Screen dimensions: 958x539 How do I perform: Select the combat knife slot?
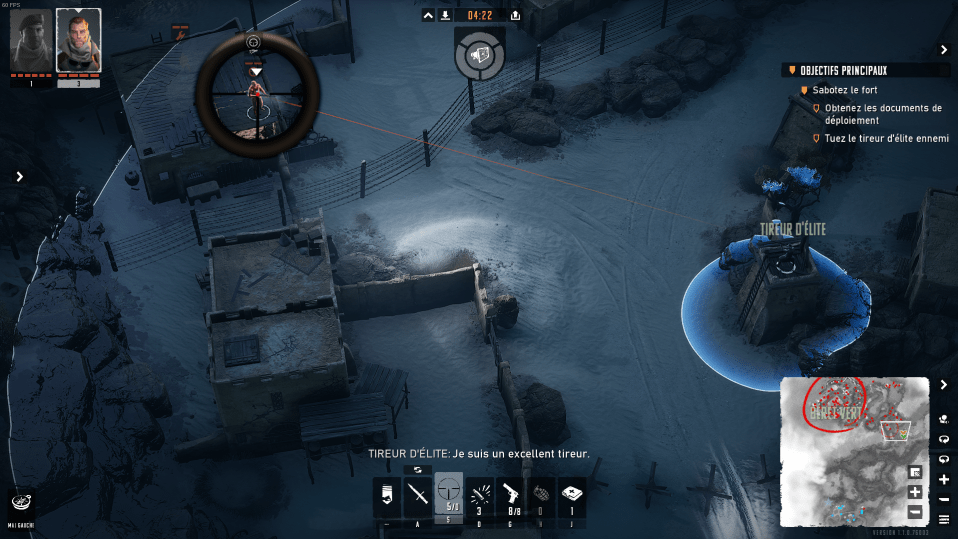tap(418, 496)
